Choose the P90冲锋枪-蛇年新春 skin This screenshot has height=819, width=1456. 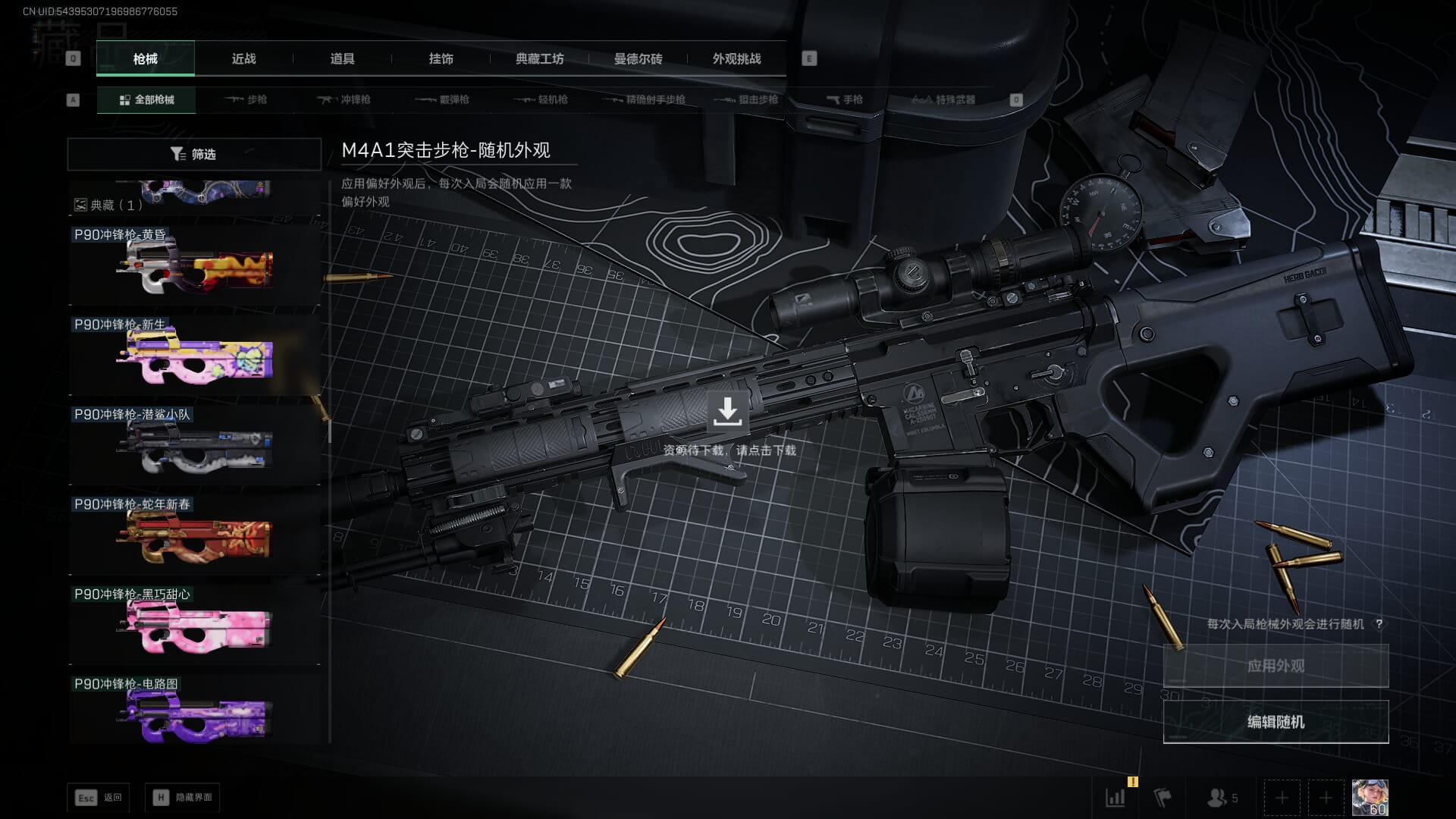pyautogui.click(x=194, y=535)
